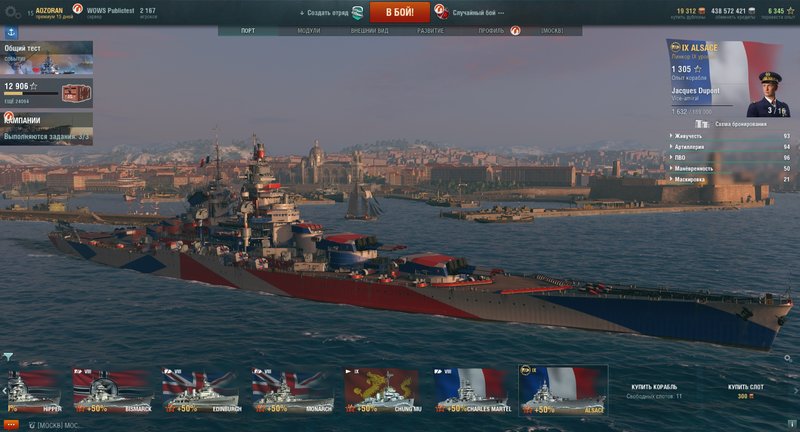Choose the Edinburgh ship card

click(x=200, y=389)
